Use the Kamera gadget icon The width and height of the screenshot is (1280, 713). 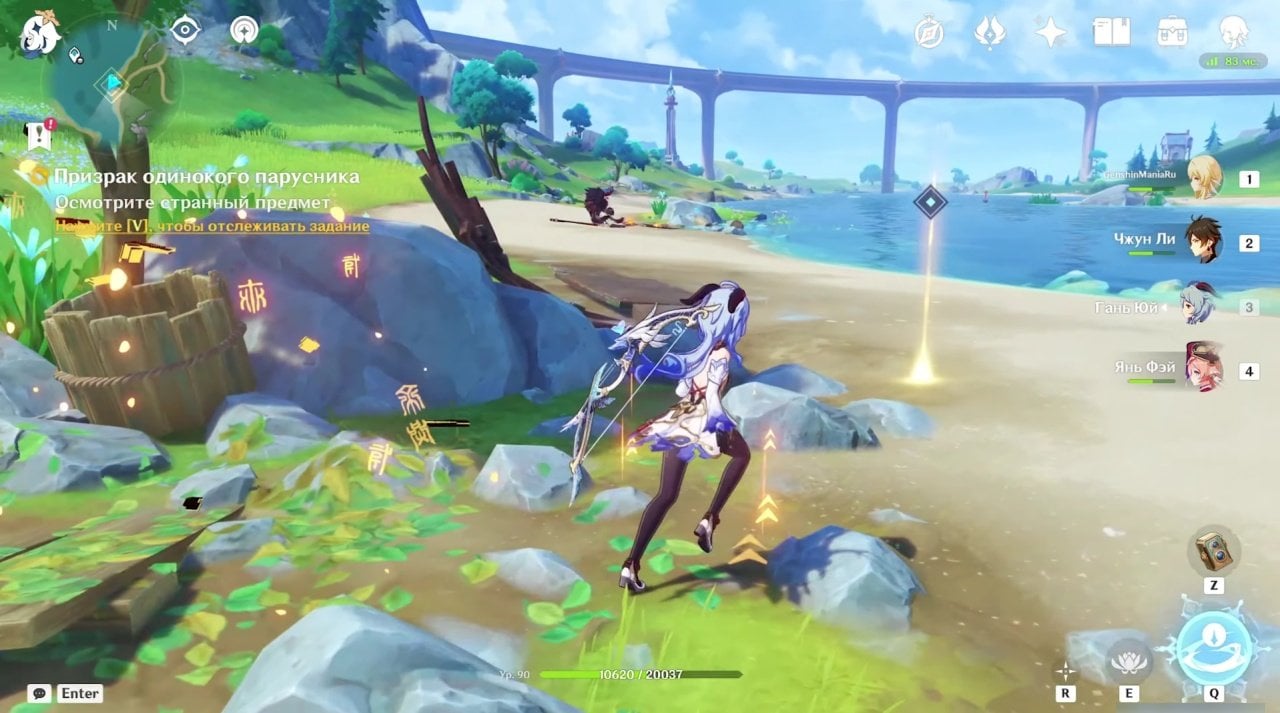pyautogui.click(x=1214, y=550)
